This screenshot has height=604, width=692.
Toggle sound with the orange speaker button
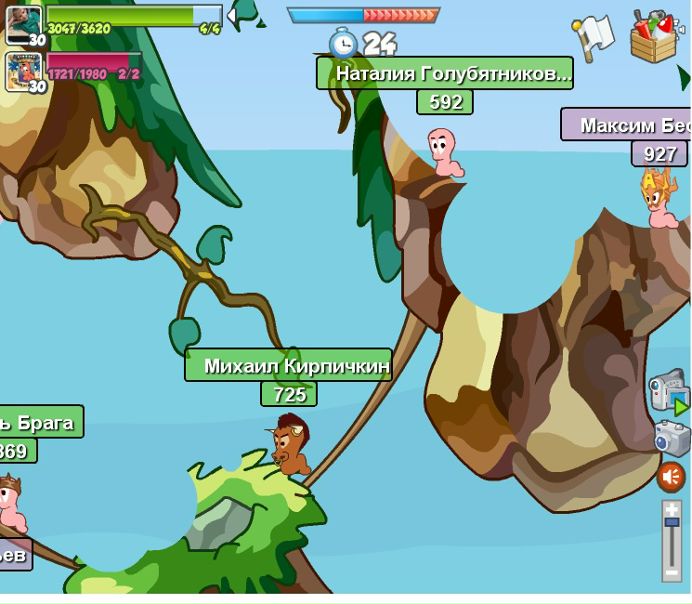(x=671, y=477)
